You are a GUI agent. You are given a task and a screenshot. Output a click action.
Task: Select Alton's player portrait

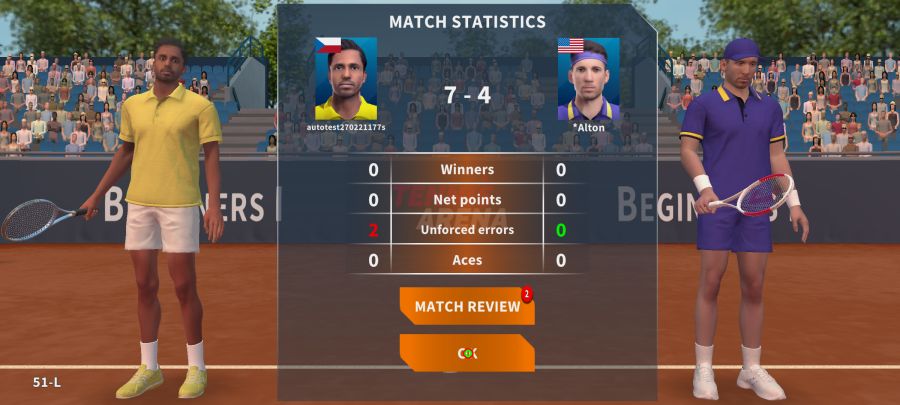[x=588, y=79]
